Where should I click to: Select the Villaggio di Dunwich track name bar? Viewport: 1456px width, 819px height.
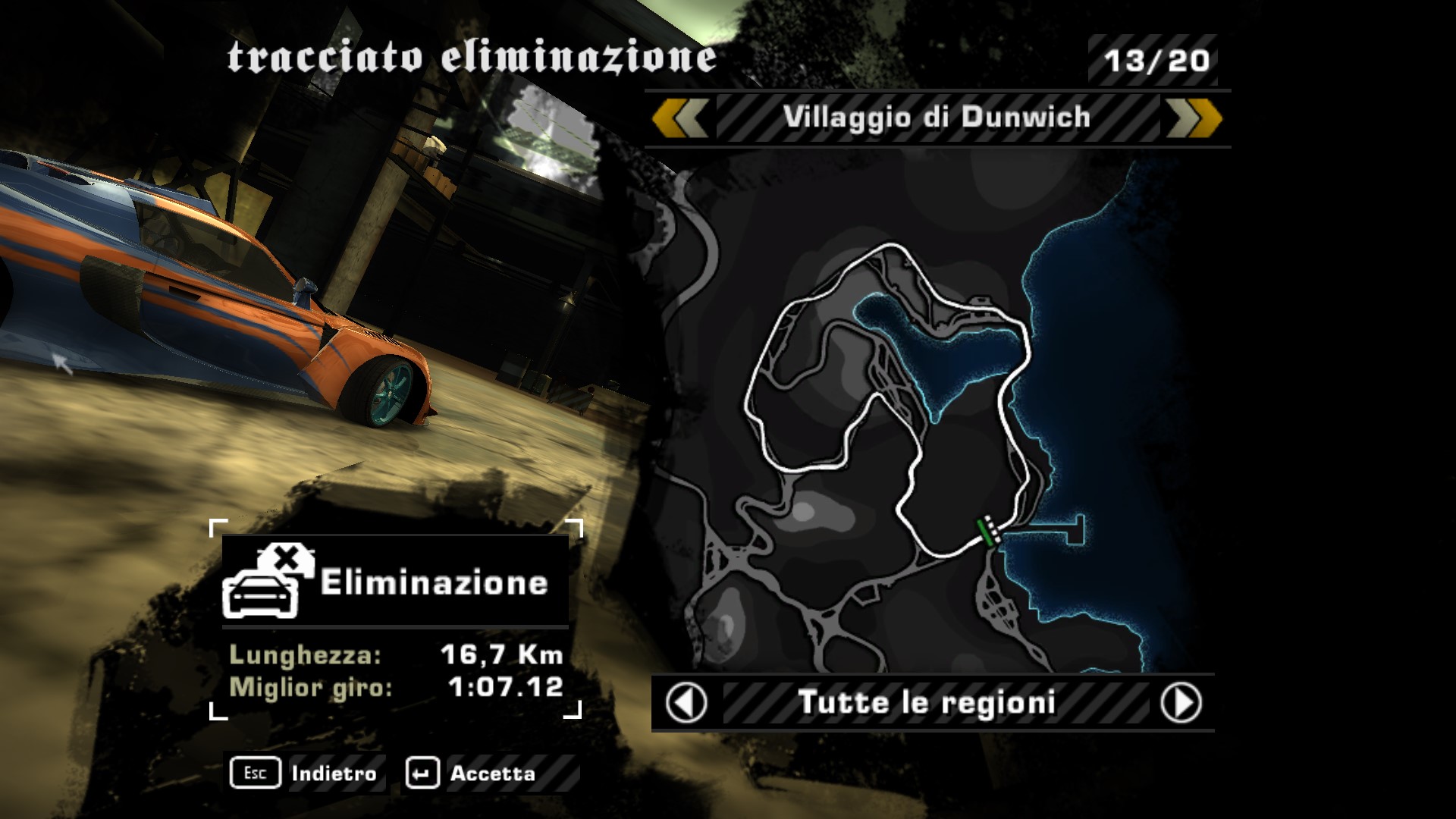(937, 118)
